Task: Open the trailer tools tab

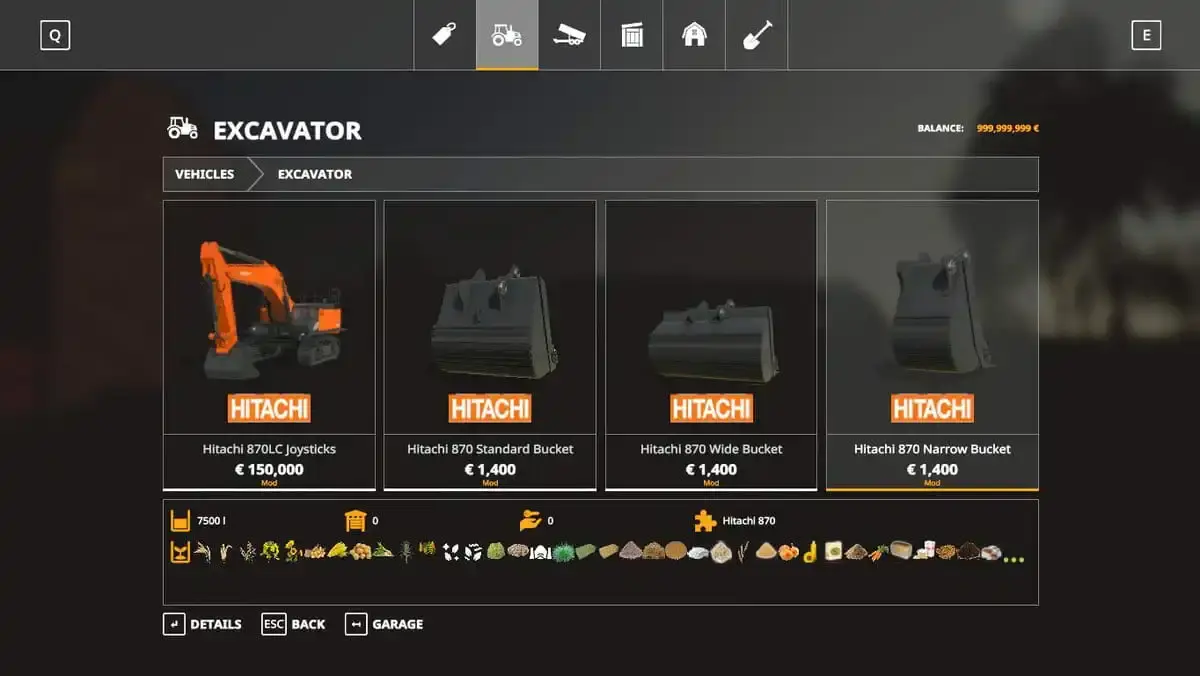Action: (569, 35)
